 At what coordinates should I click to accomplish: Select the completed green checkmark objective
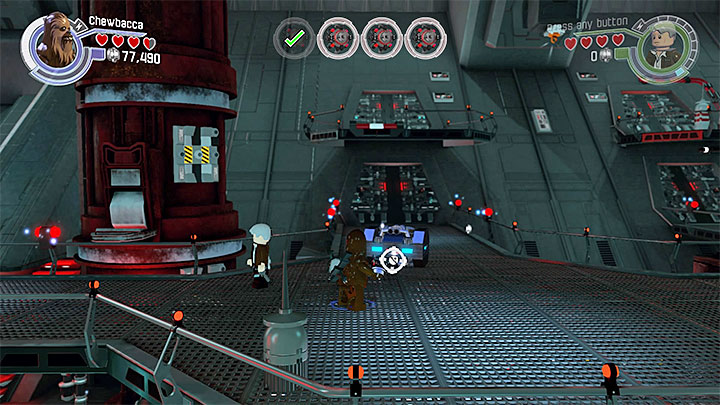[x=292, y=38]
